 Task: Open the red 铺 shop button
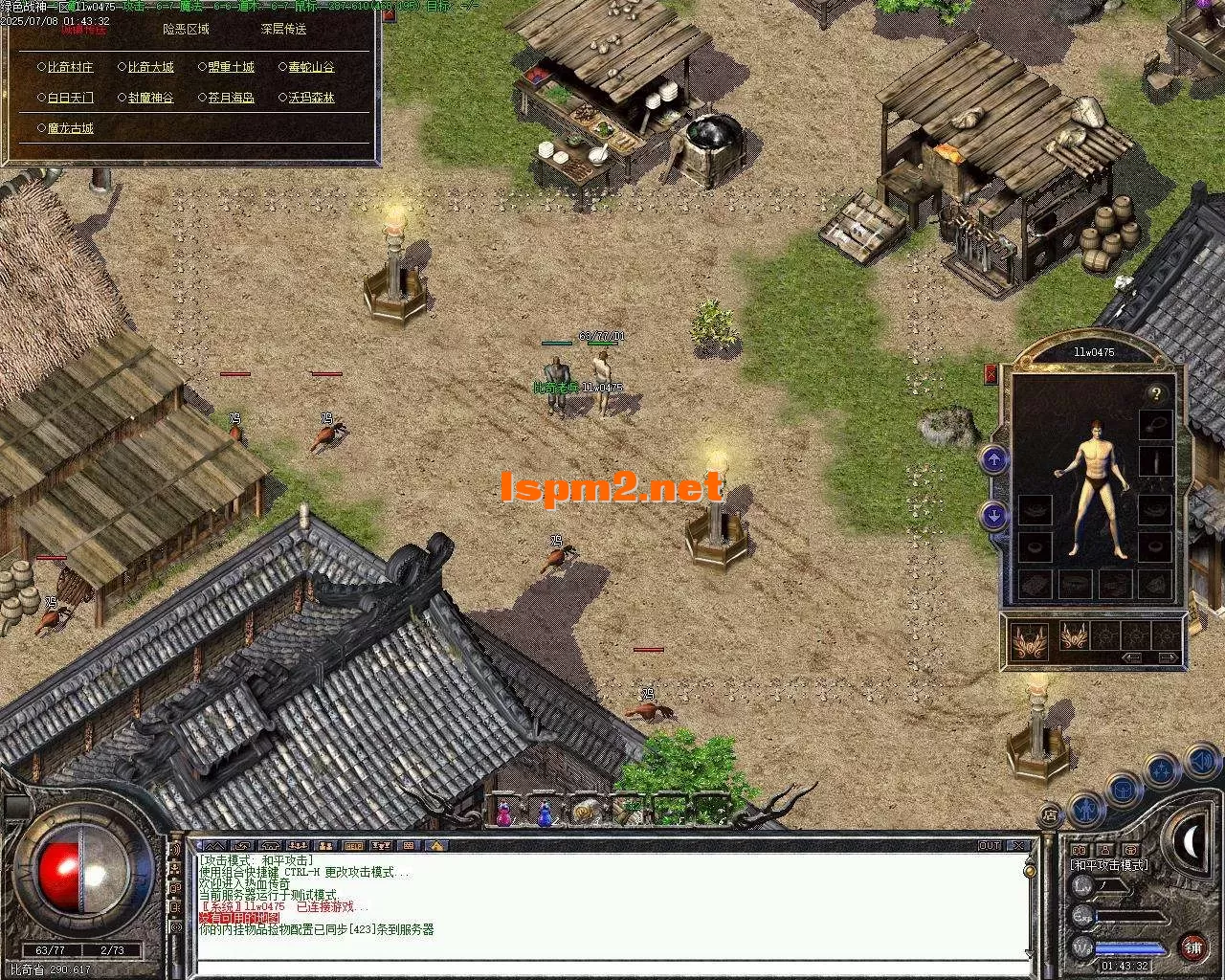coord(1192,947)
